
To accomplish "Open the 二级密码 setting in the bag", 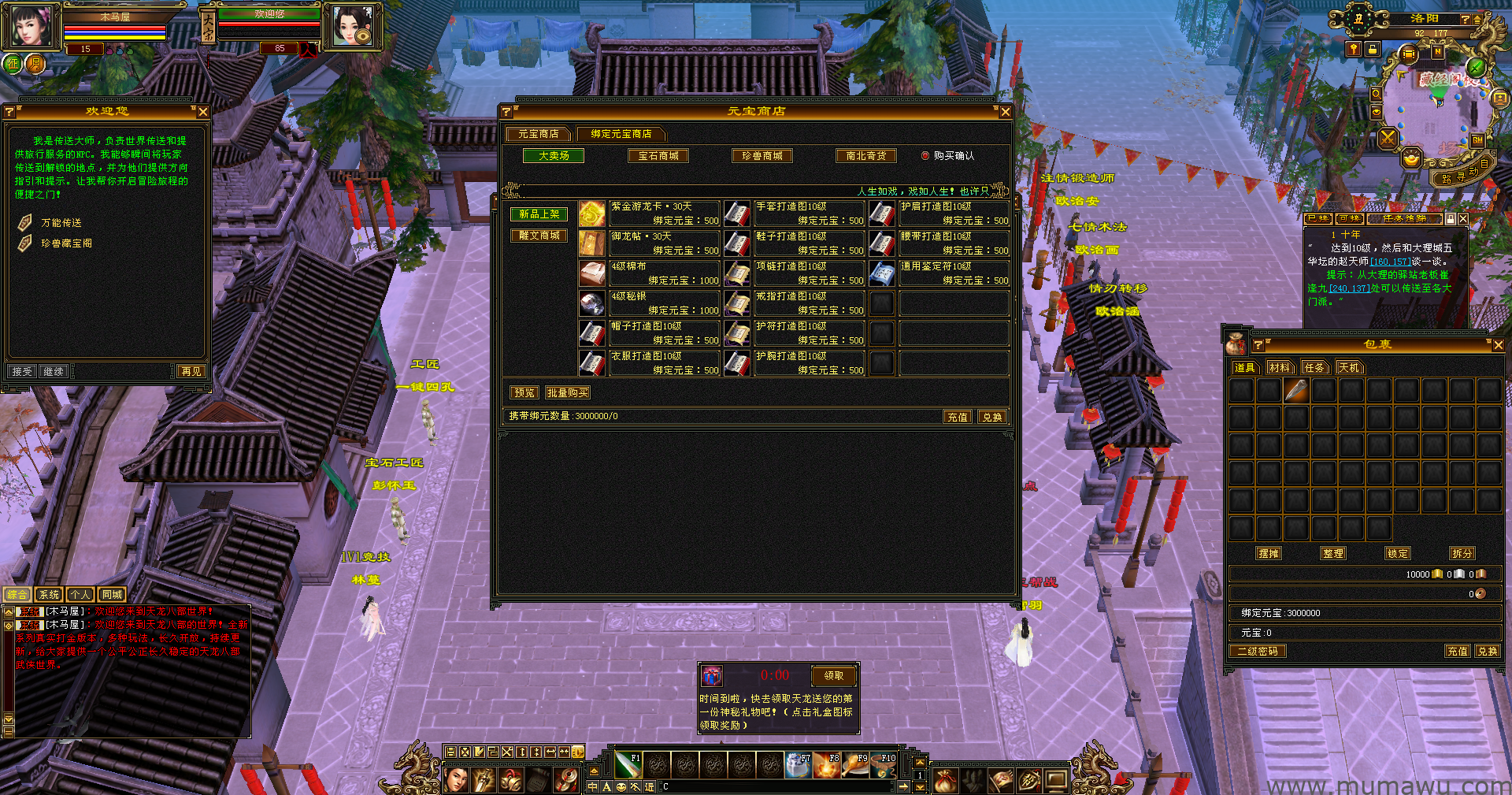I will pyautogui.click(x=1257, y=652).
